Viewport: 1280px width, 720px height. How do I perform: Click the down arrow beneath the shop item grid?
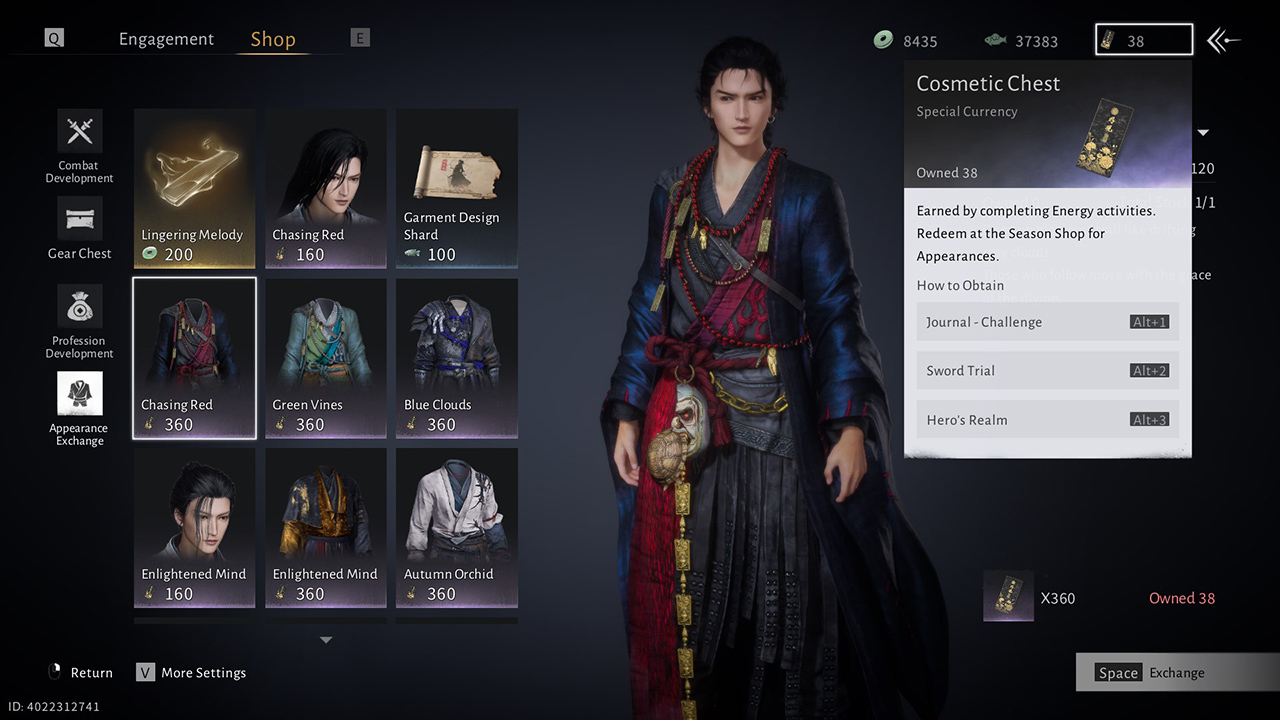click(x=325, y=640)
